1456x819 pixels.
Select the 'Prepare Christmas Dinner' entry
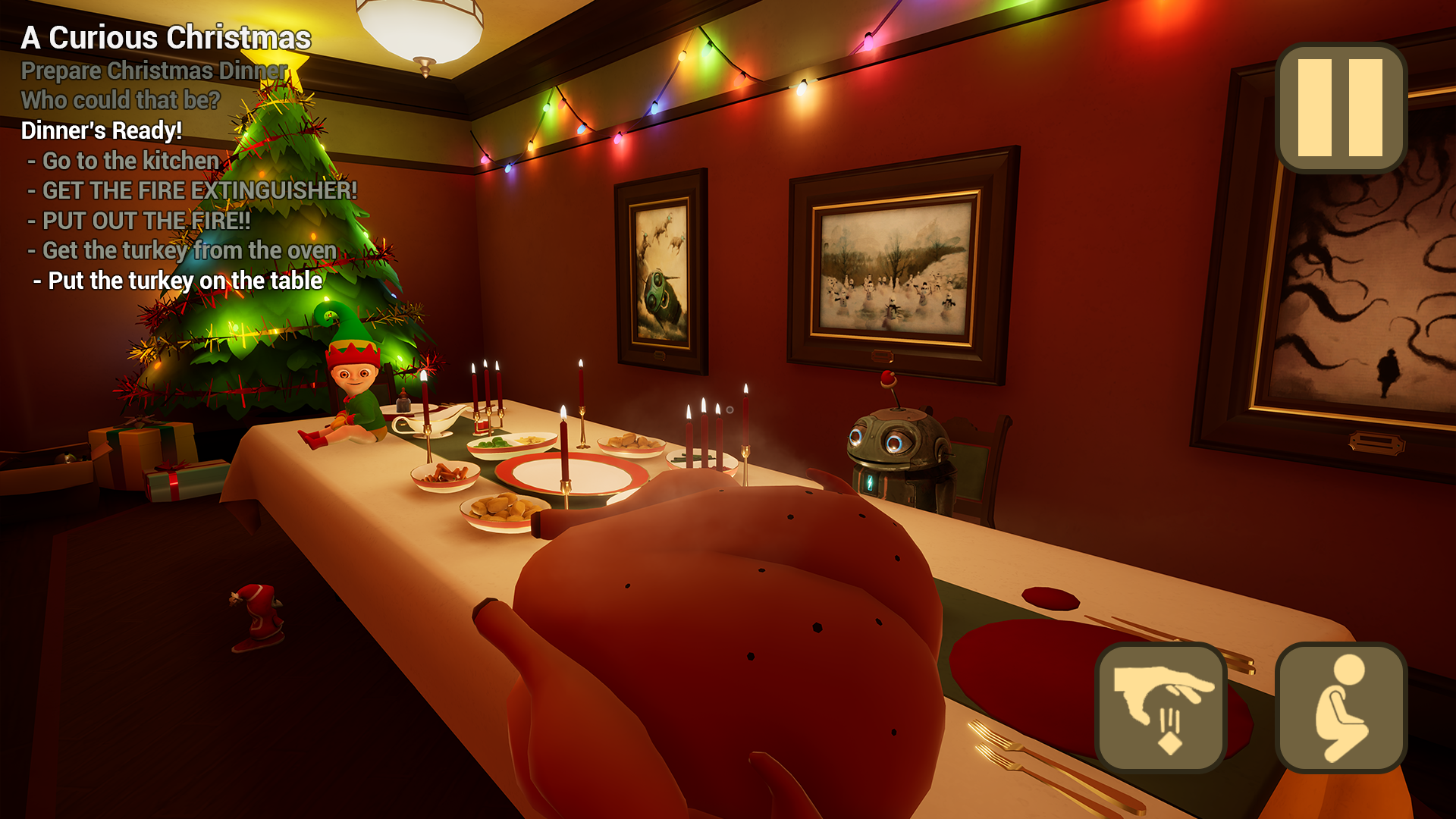(154, 71)
